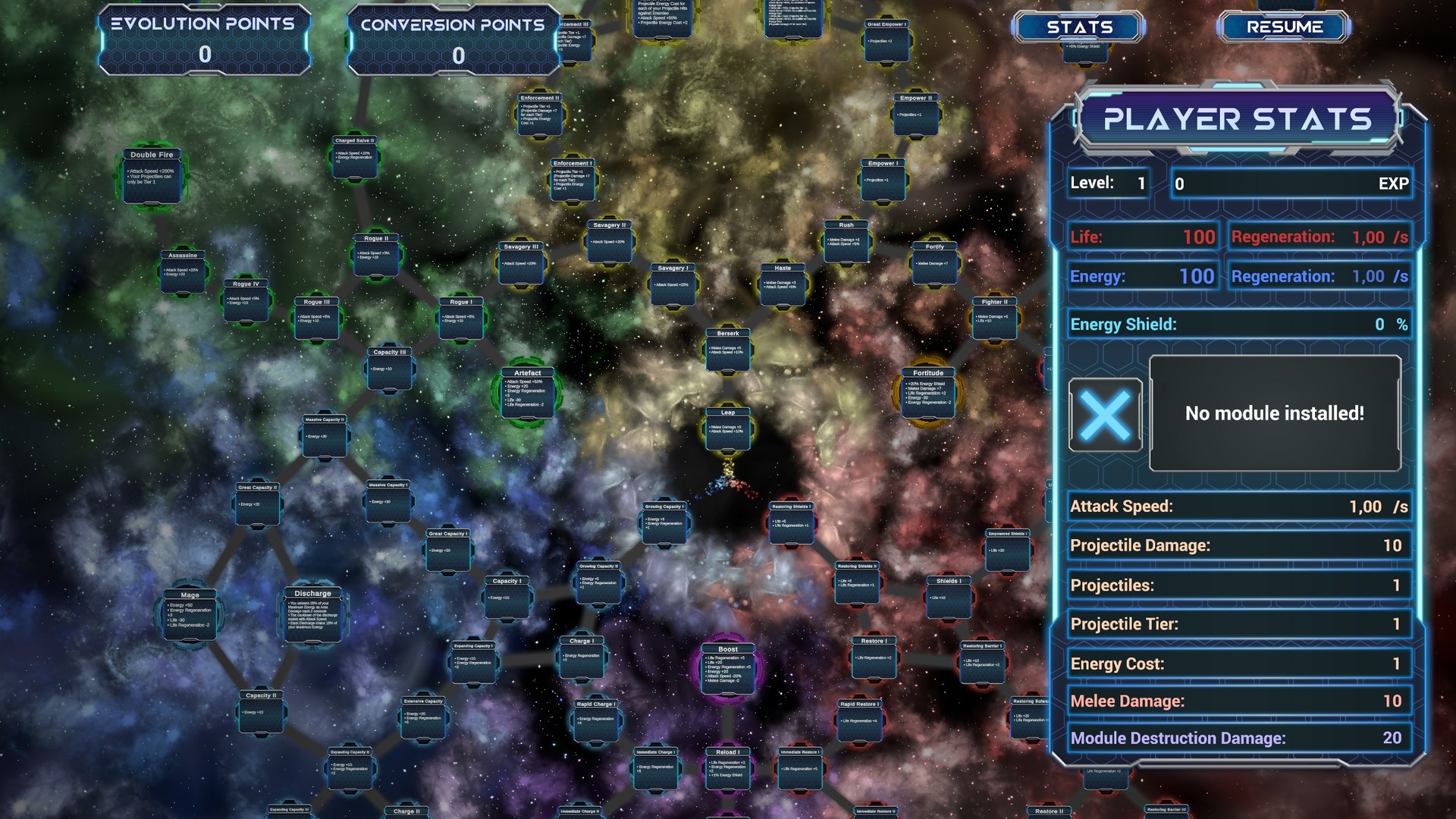Select the Mage skill node
The width and height of the screenshot is (1456, 819).
(190, 614)
